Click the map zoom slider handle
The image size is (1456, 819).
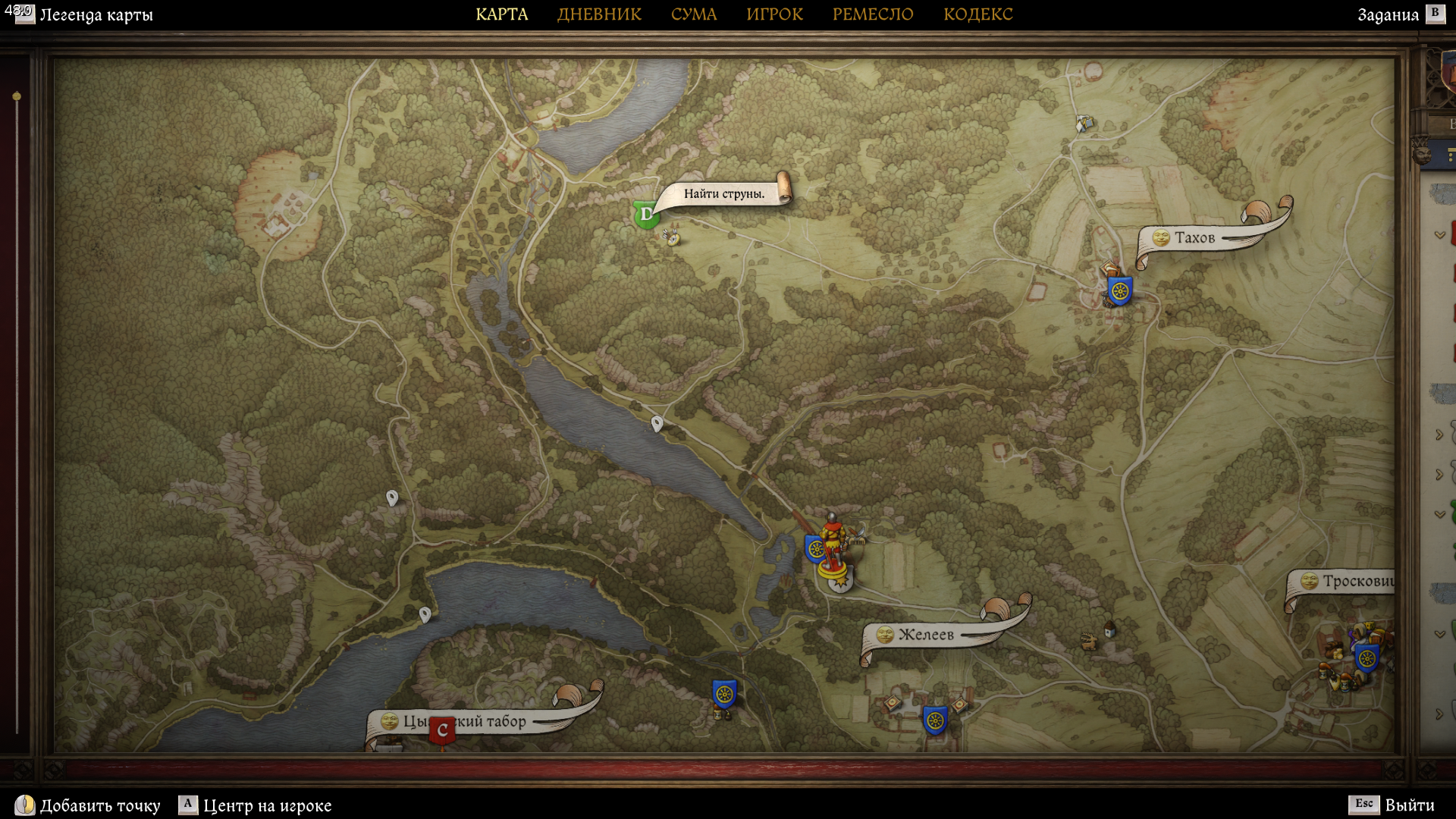17,96
